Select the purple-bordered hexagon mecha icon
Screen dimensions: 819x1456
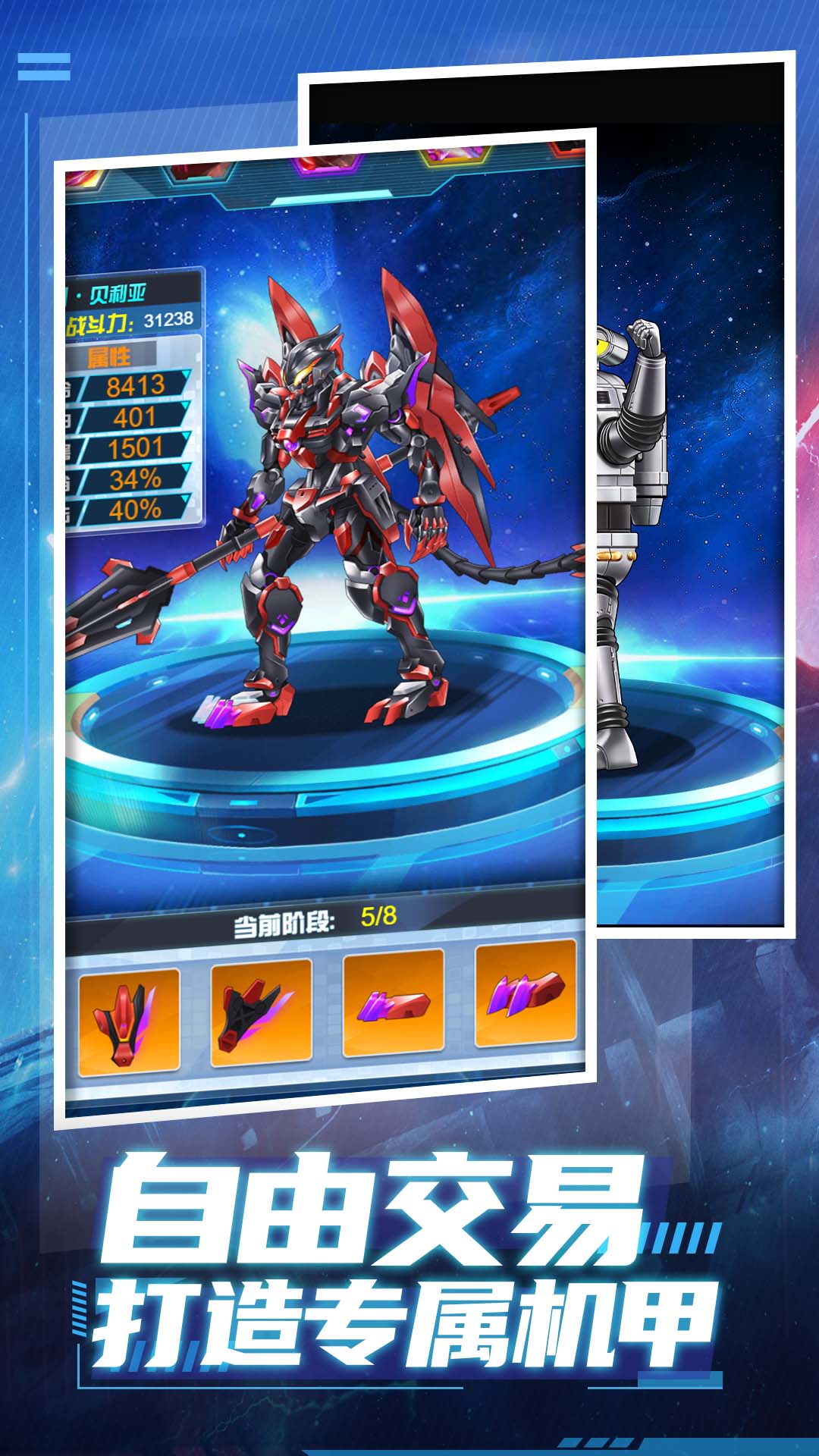(329, 162)
